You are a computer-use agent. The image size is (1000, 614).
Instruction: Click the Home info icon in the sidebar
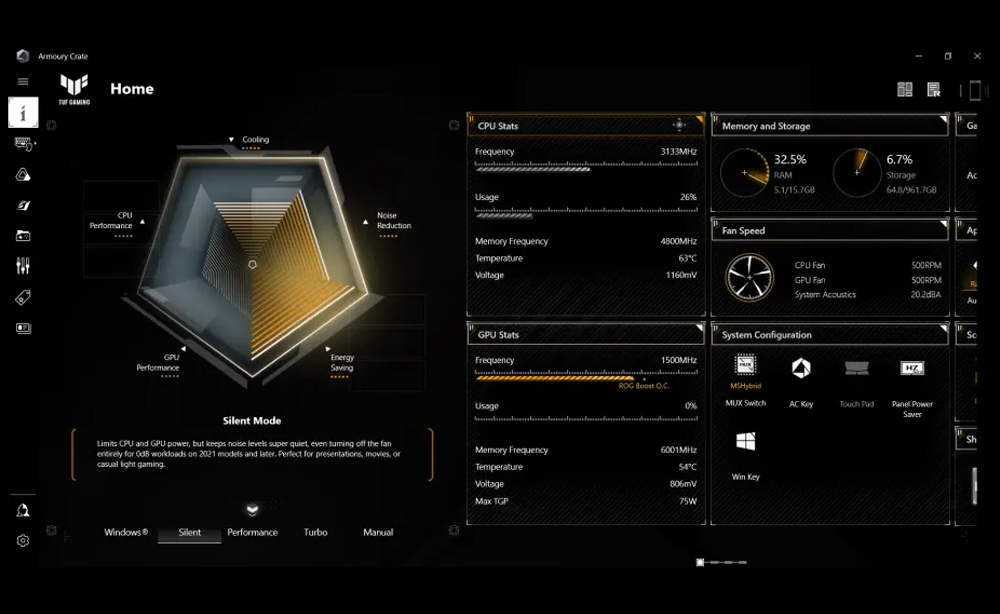23,112
